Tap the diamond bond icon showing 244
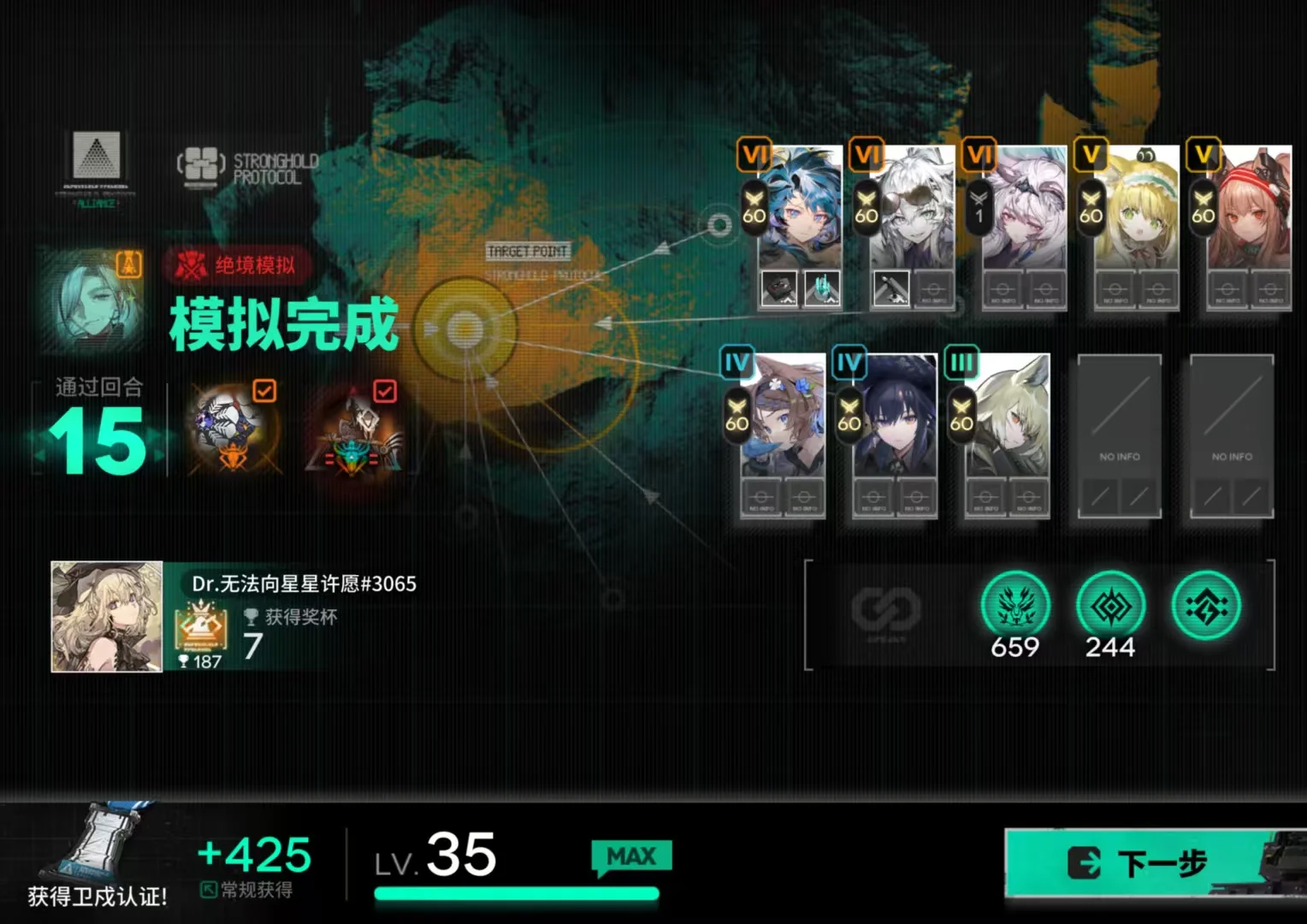This screenshot has height=924, width=1307. 1110,607
